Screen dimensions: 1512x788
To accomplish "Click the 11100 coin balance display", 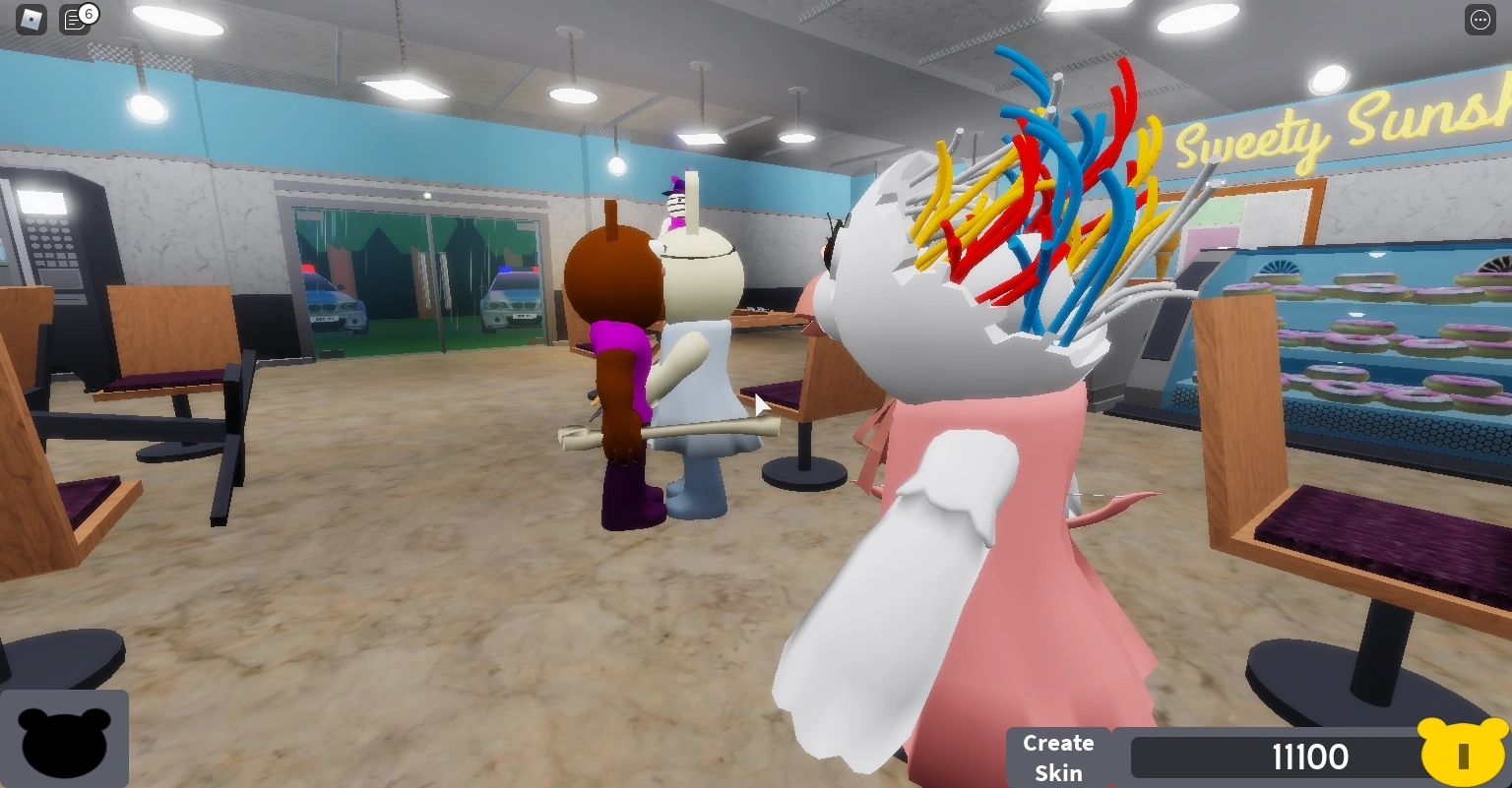I will [1309, 757].
